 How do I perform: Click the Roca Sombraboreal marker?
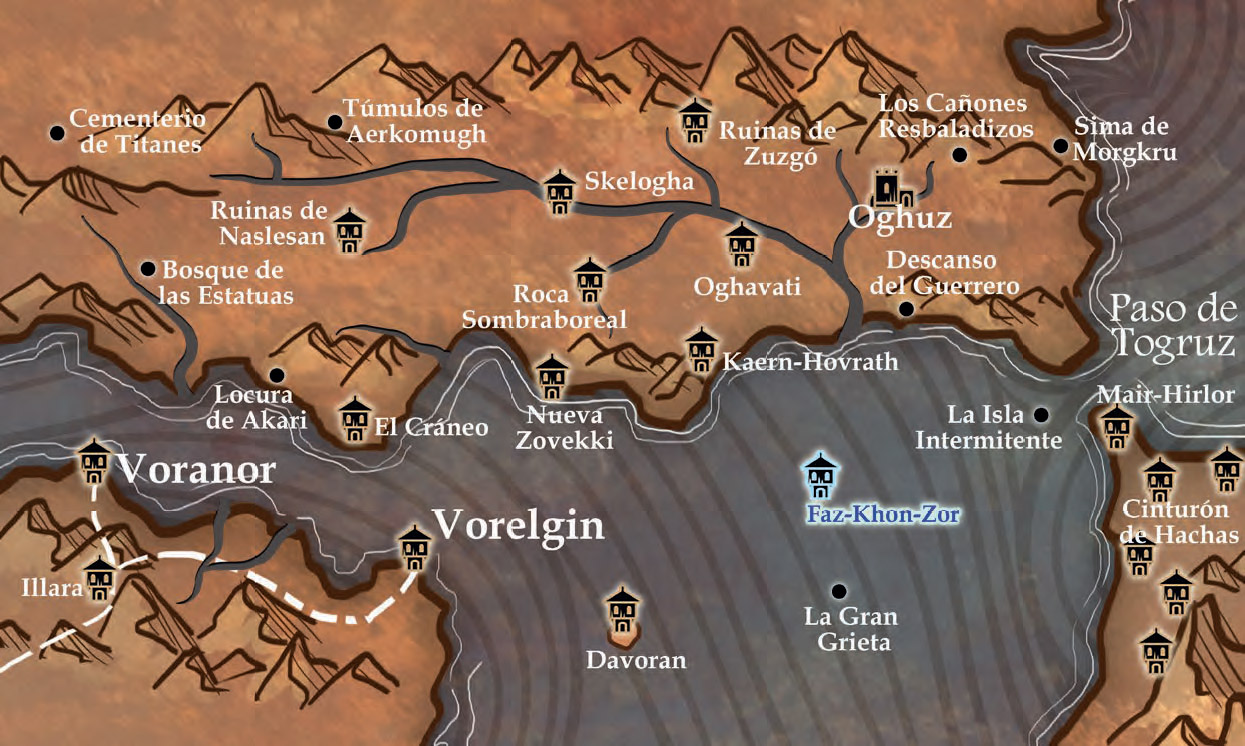pos(590,281)
